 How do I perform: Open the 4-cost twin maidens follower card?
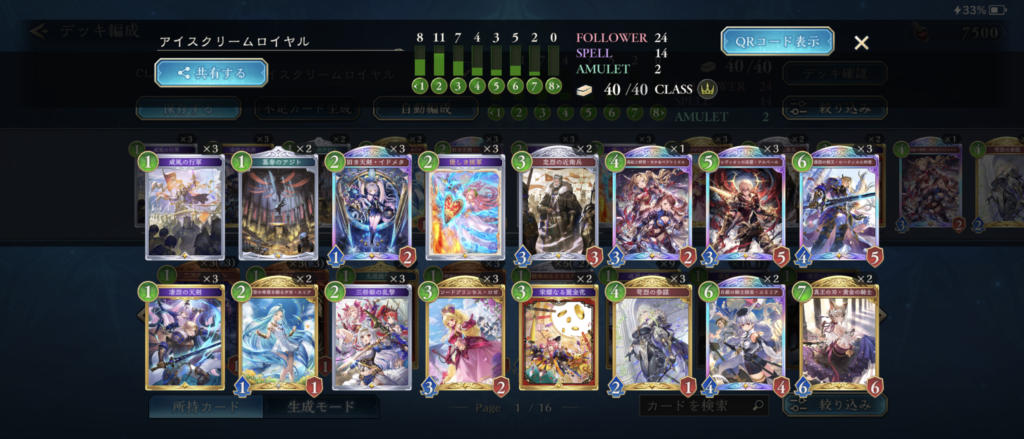(651, 207)
